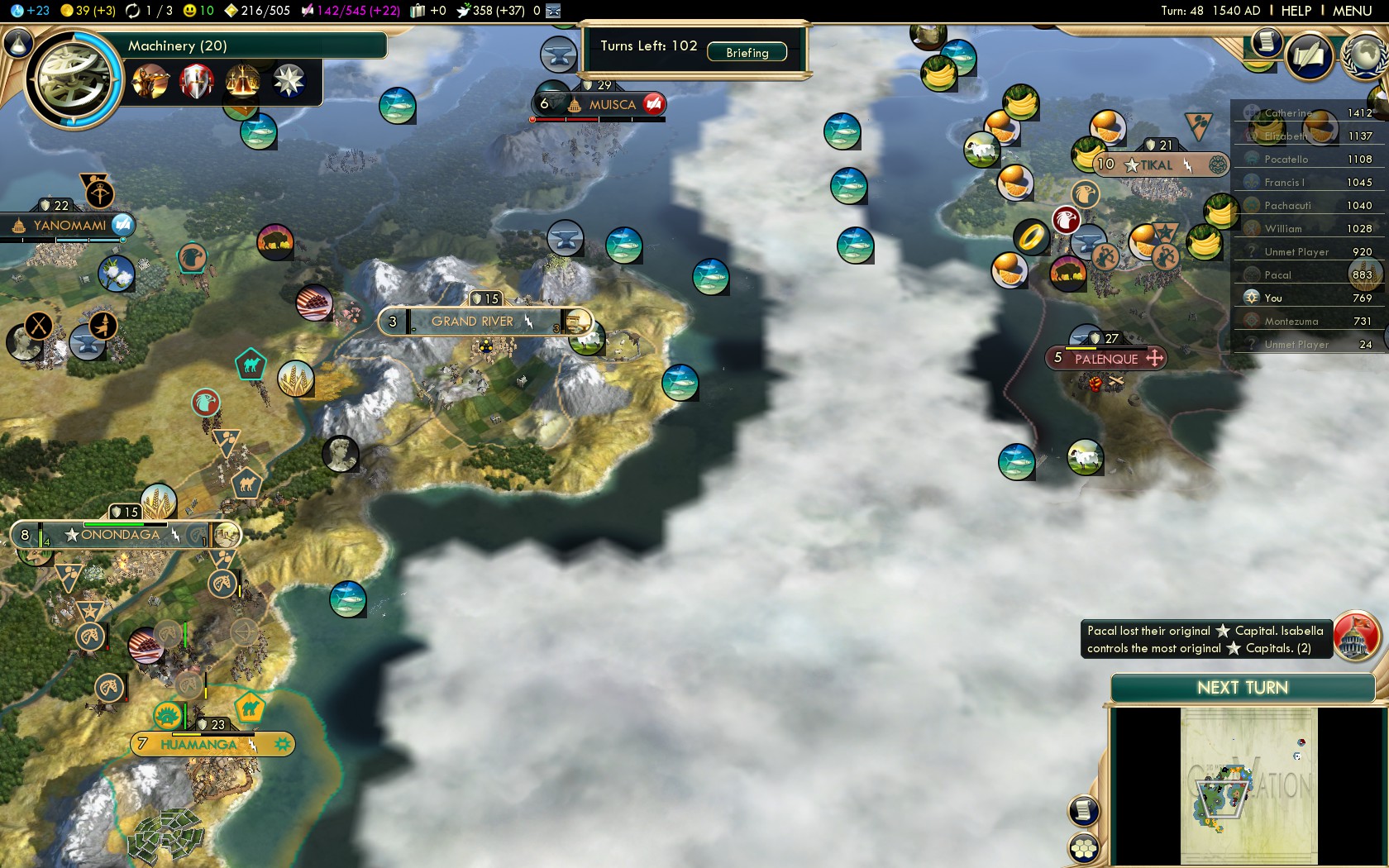The height and width of the screenshot is (868, 1389).
Task: Open the game MENU
Action: point(1352,11)
